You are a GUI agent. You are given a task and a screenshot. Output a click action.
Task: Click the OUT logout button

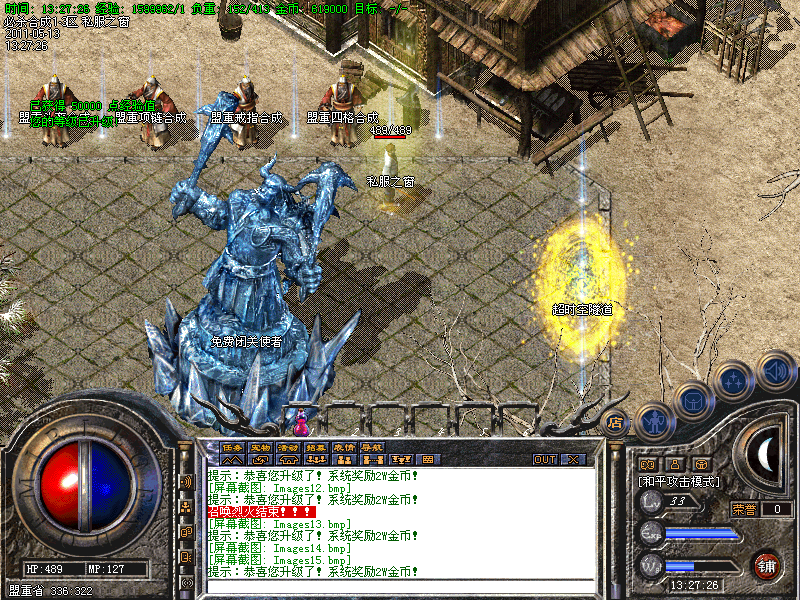pos(544,460)
